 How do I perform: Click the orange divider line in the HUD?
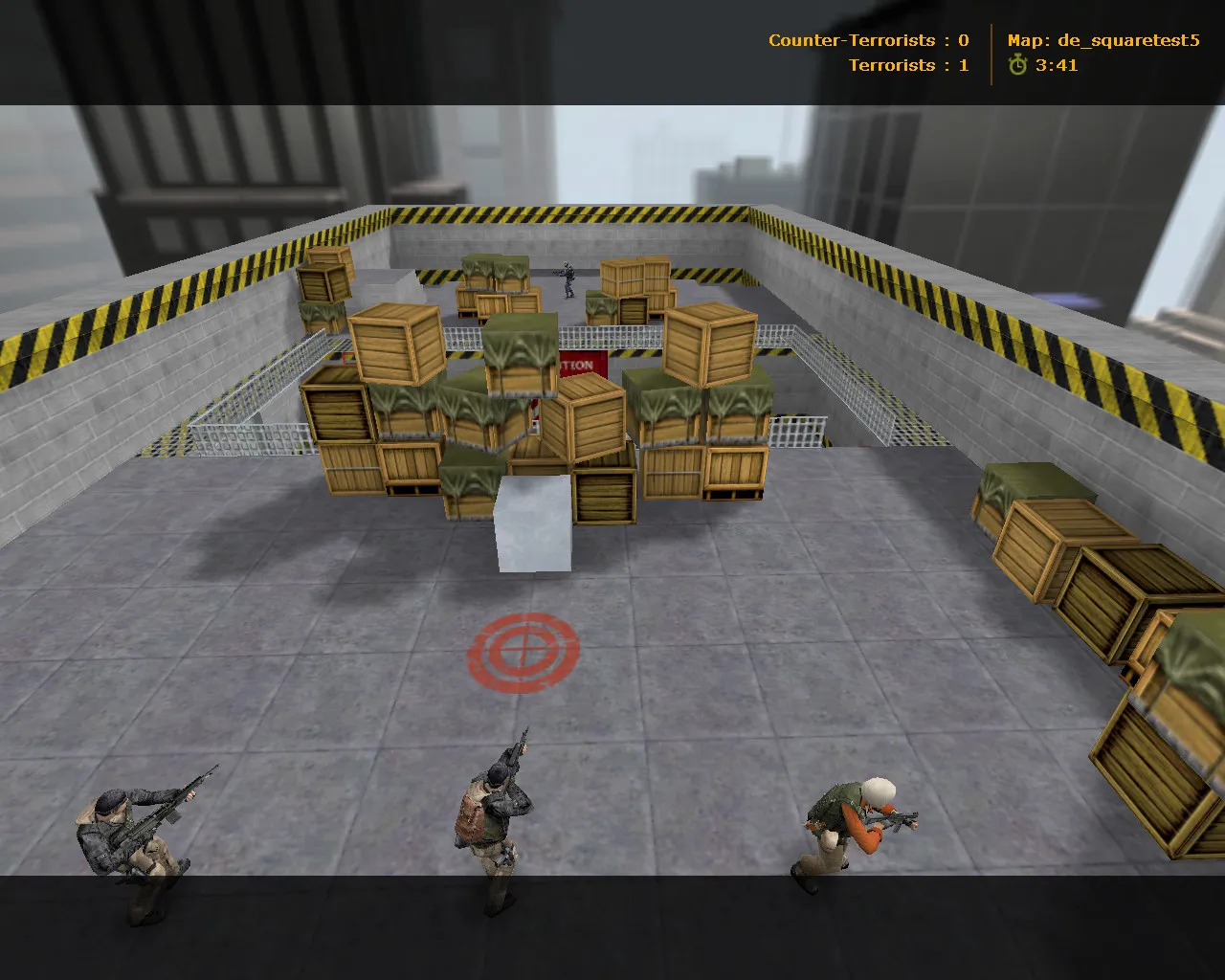[x=992, y=53]
